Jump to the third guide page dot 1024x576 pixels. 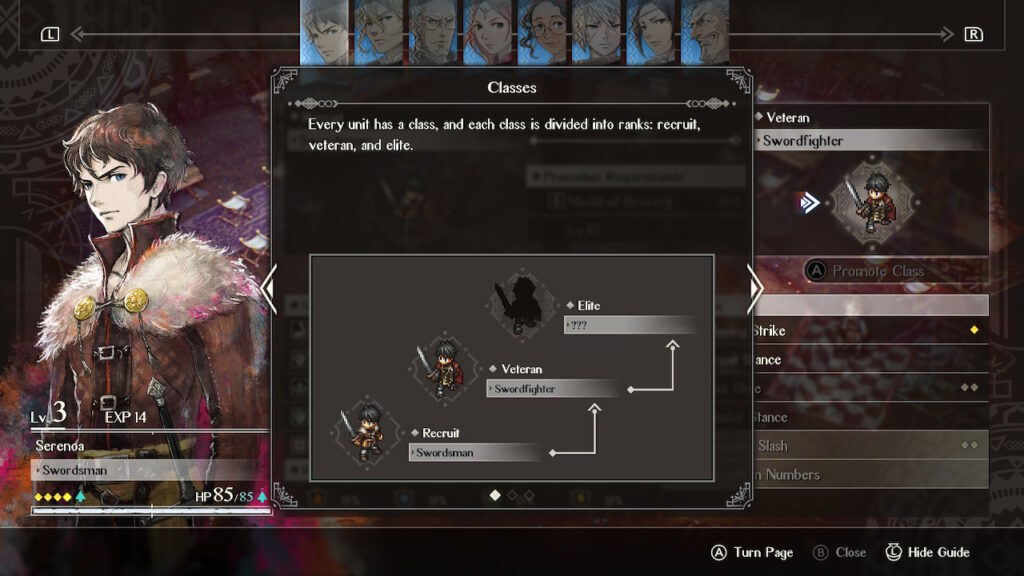click(529, 495)
